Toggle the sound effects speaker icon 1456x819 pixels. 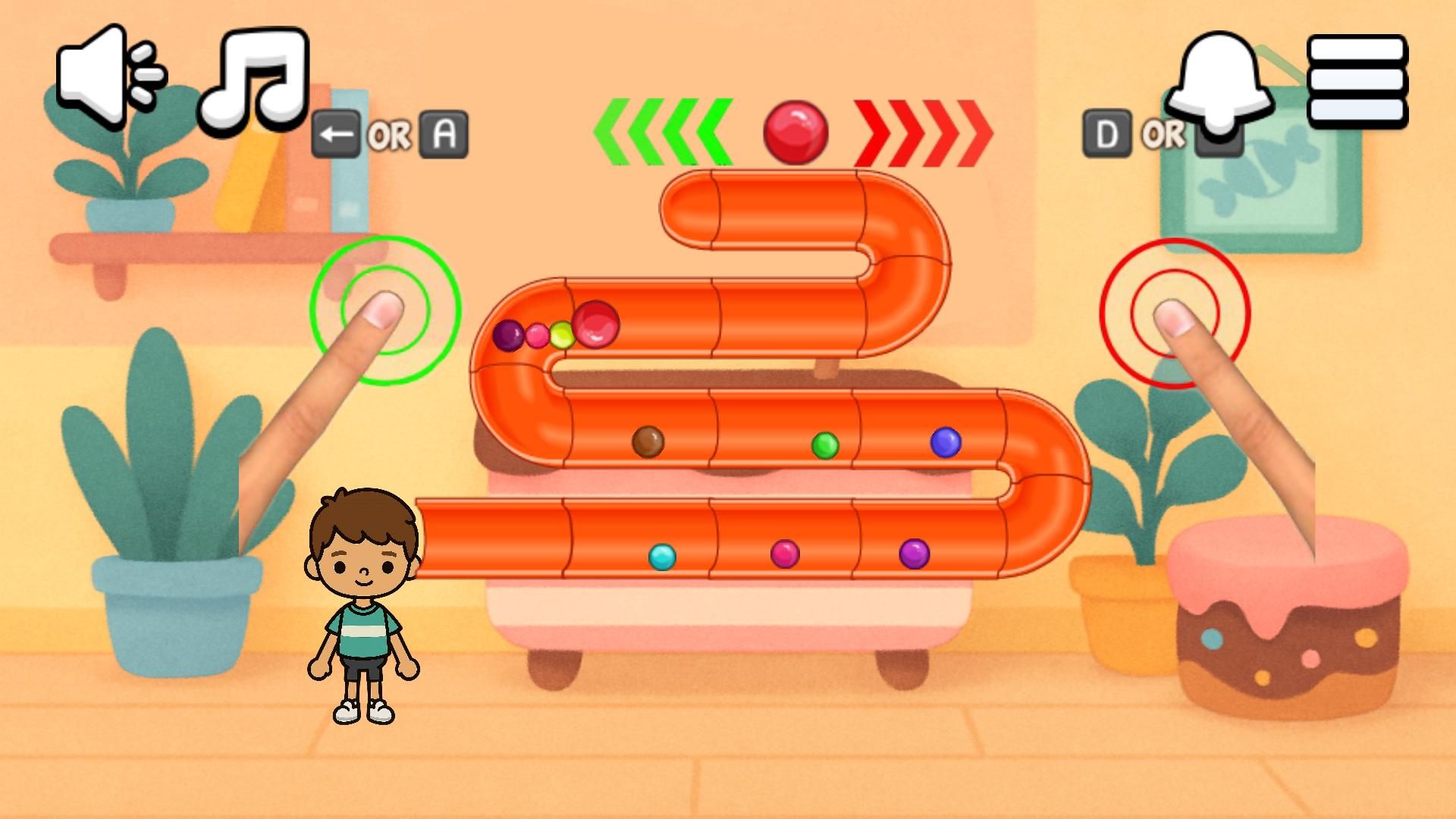(110, 74)
